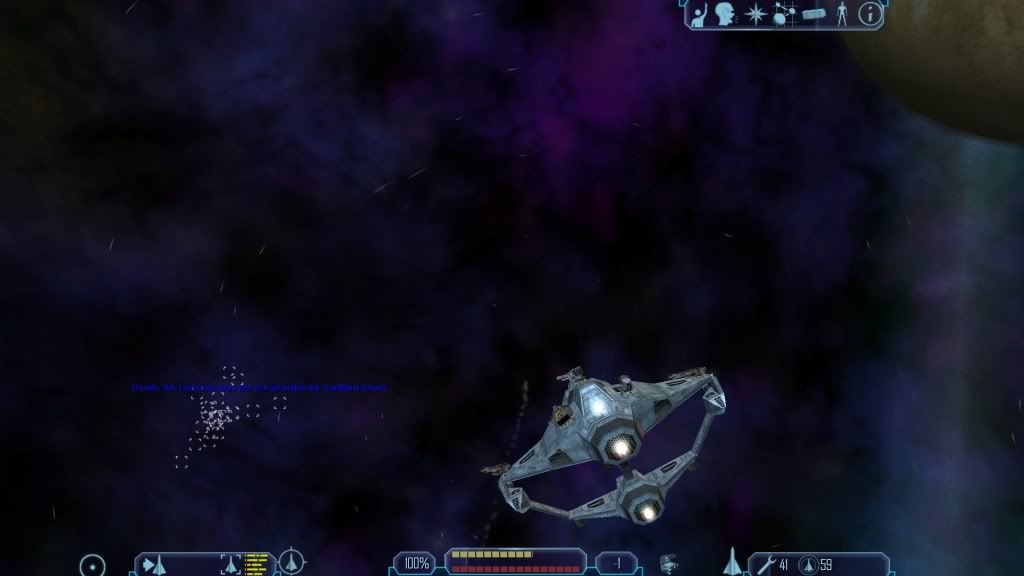
Task: Click the circular dot button at bottom left
Action: pos(92,565)
